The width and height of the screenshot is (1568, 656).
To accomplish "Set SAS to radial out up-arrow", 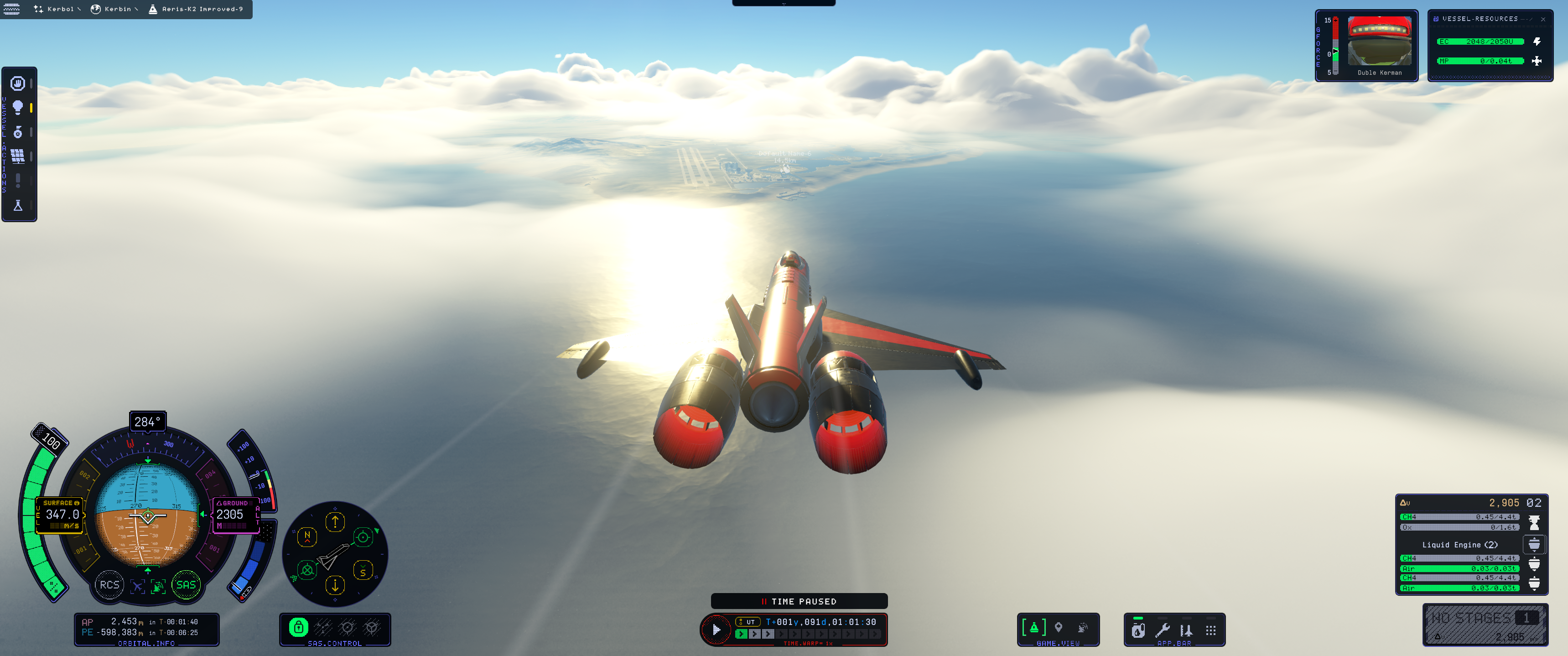I will point(335,522).
